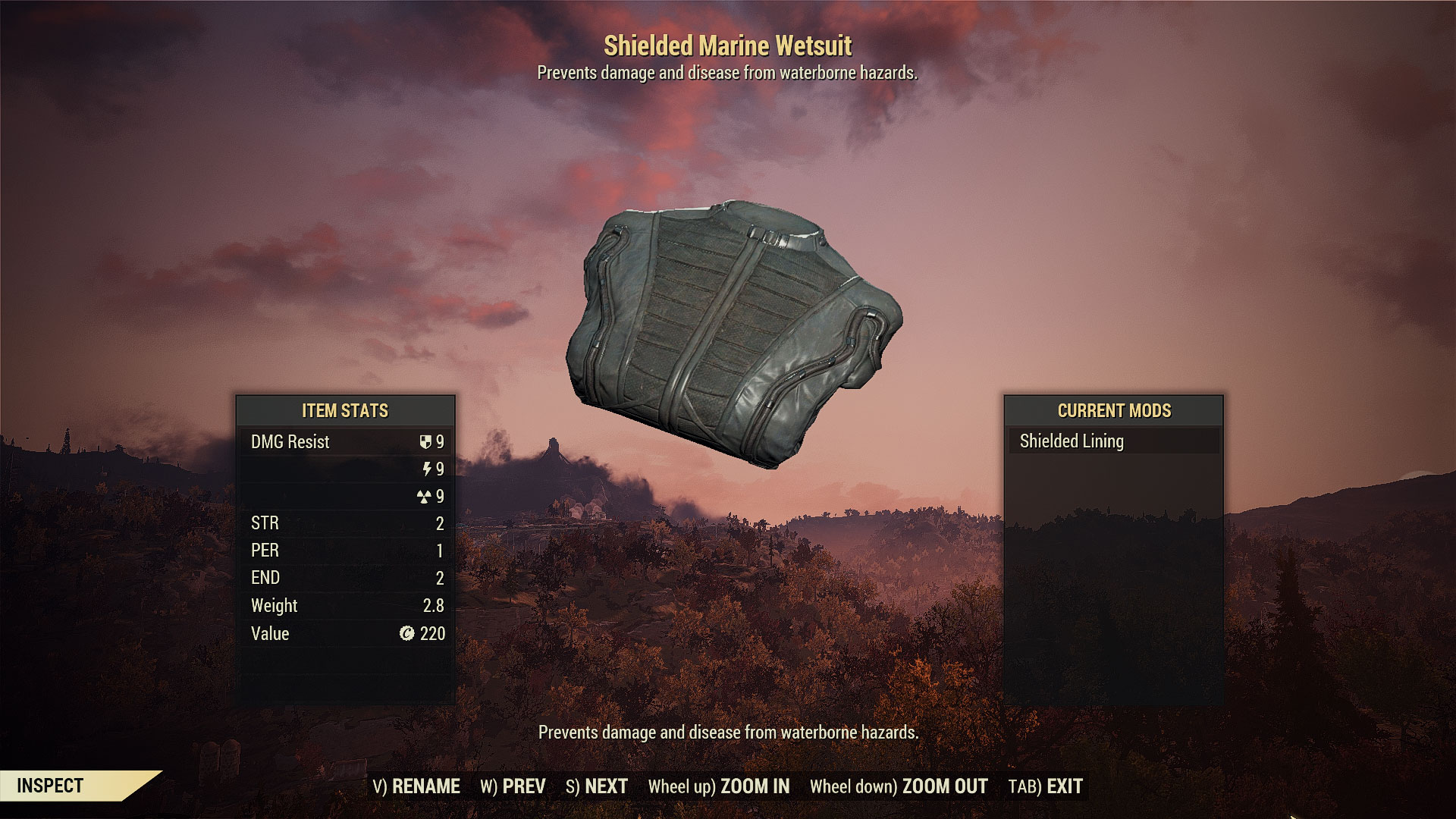This screenshot has height=819, width=1456.
Task: Click EXIT to leave inspect view
Action: 1045,786
